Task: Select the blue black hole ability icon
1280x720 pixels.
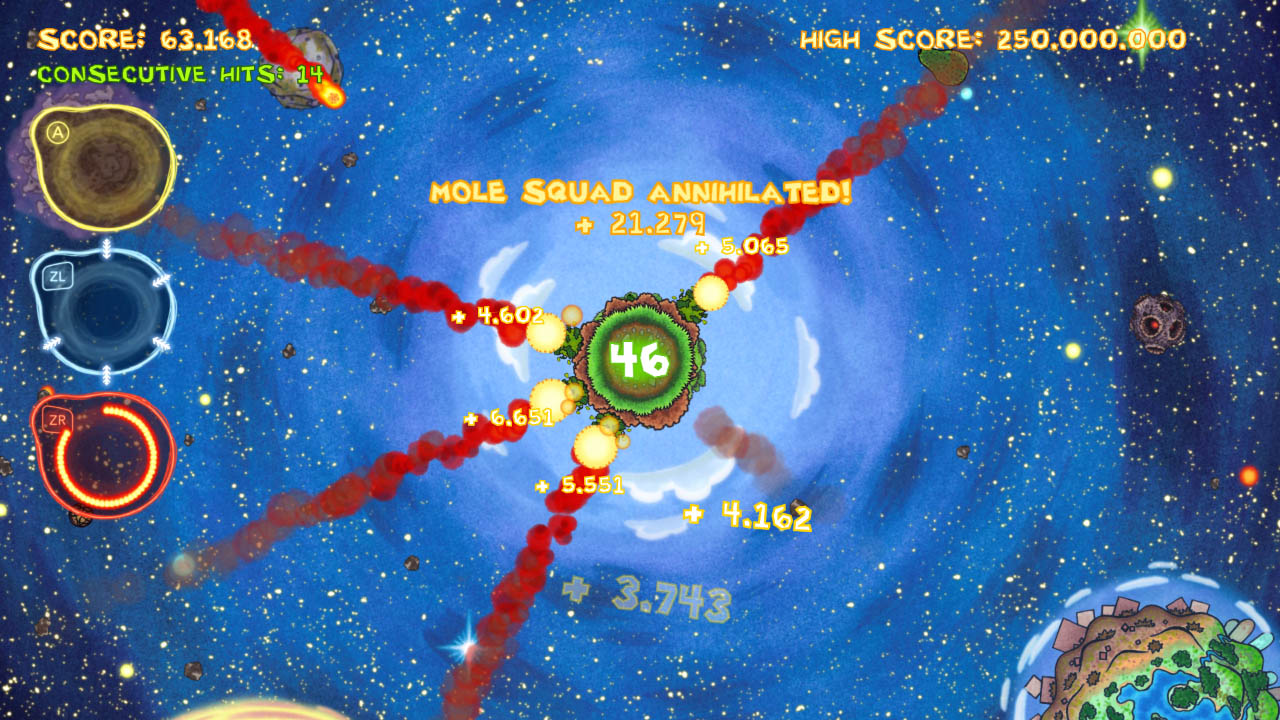Action: point(105,312)
